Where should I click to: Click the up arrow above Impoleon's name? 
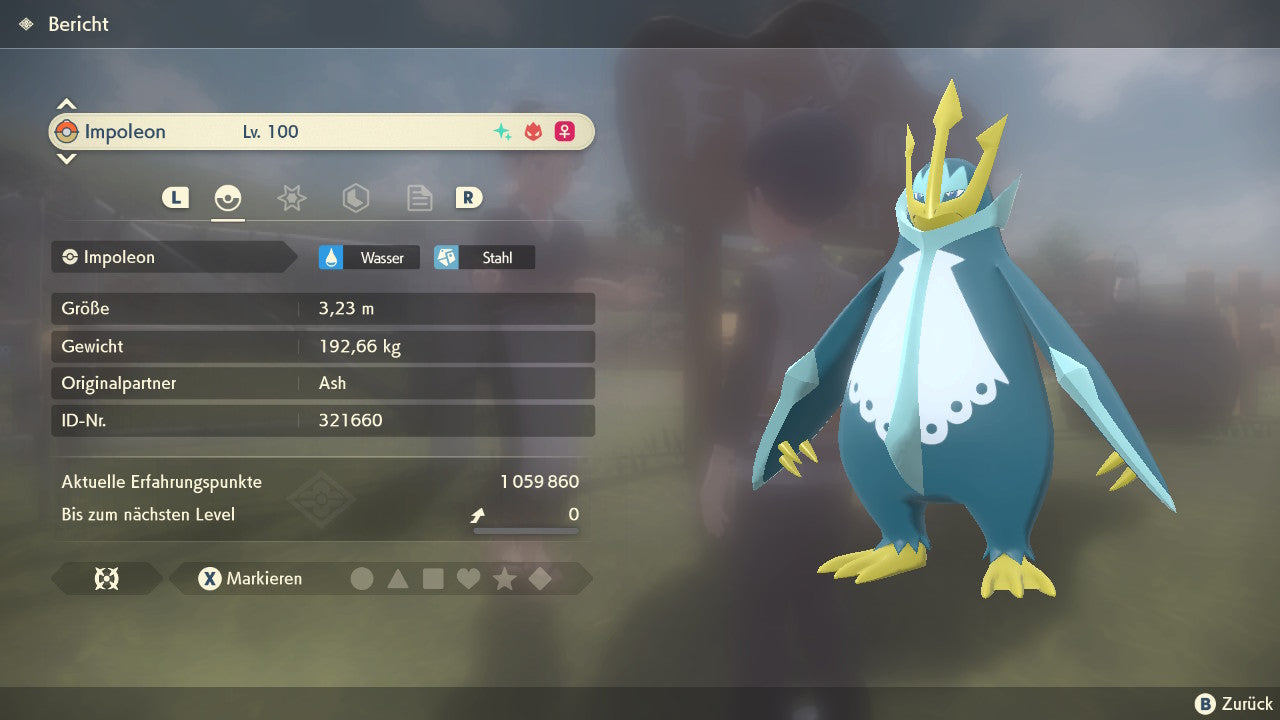(x=66, y=104)
